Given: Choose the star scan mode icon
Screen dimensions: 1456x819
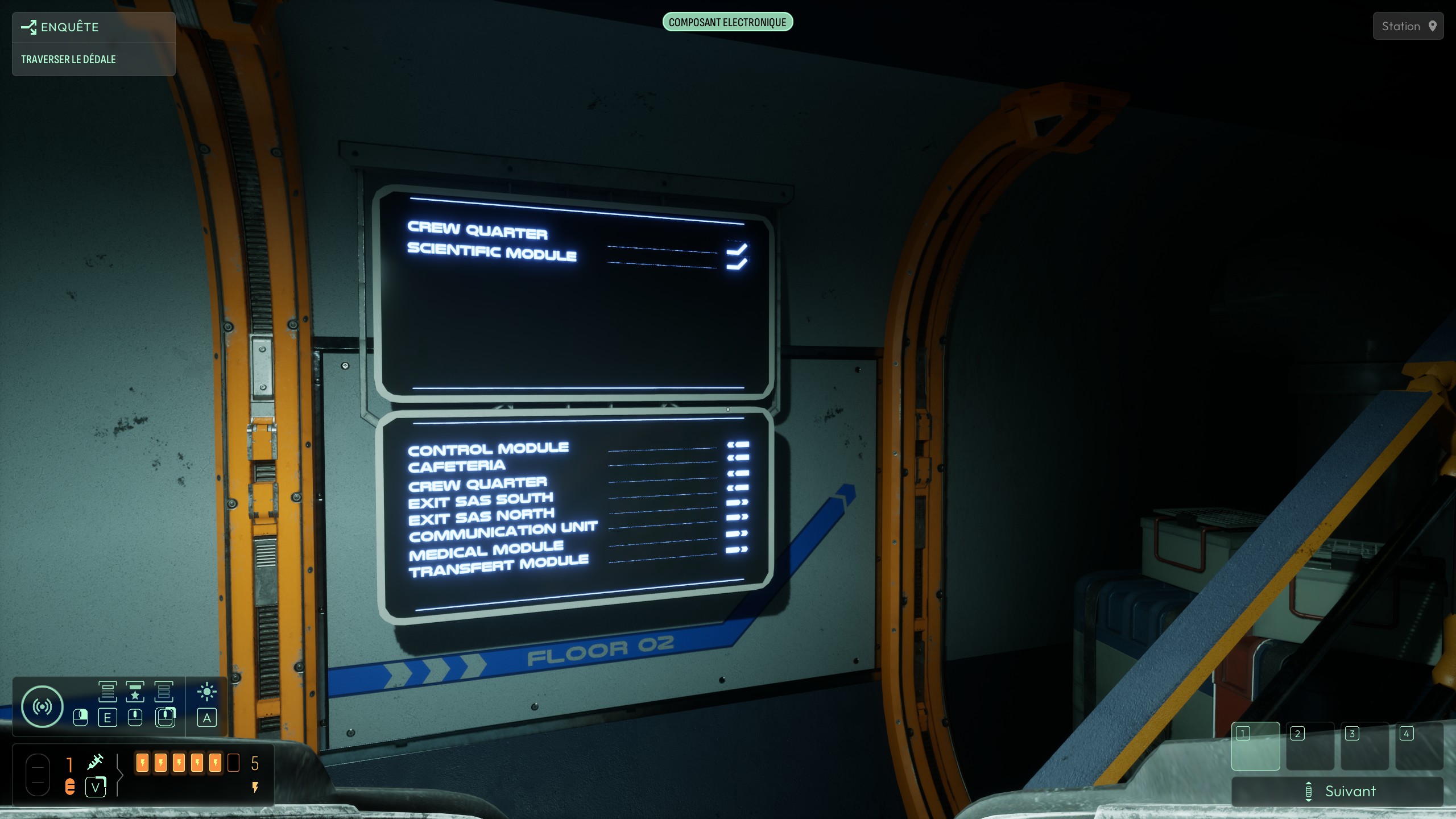Looking at the screenshot, I should tap(135, 692).
